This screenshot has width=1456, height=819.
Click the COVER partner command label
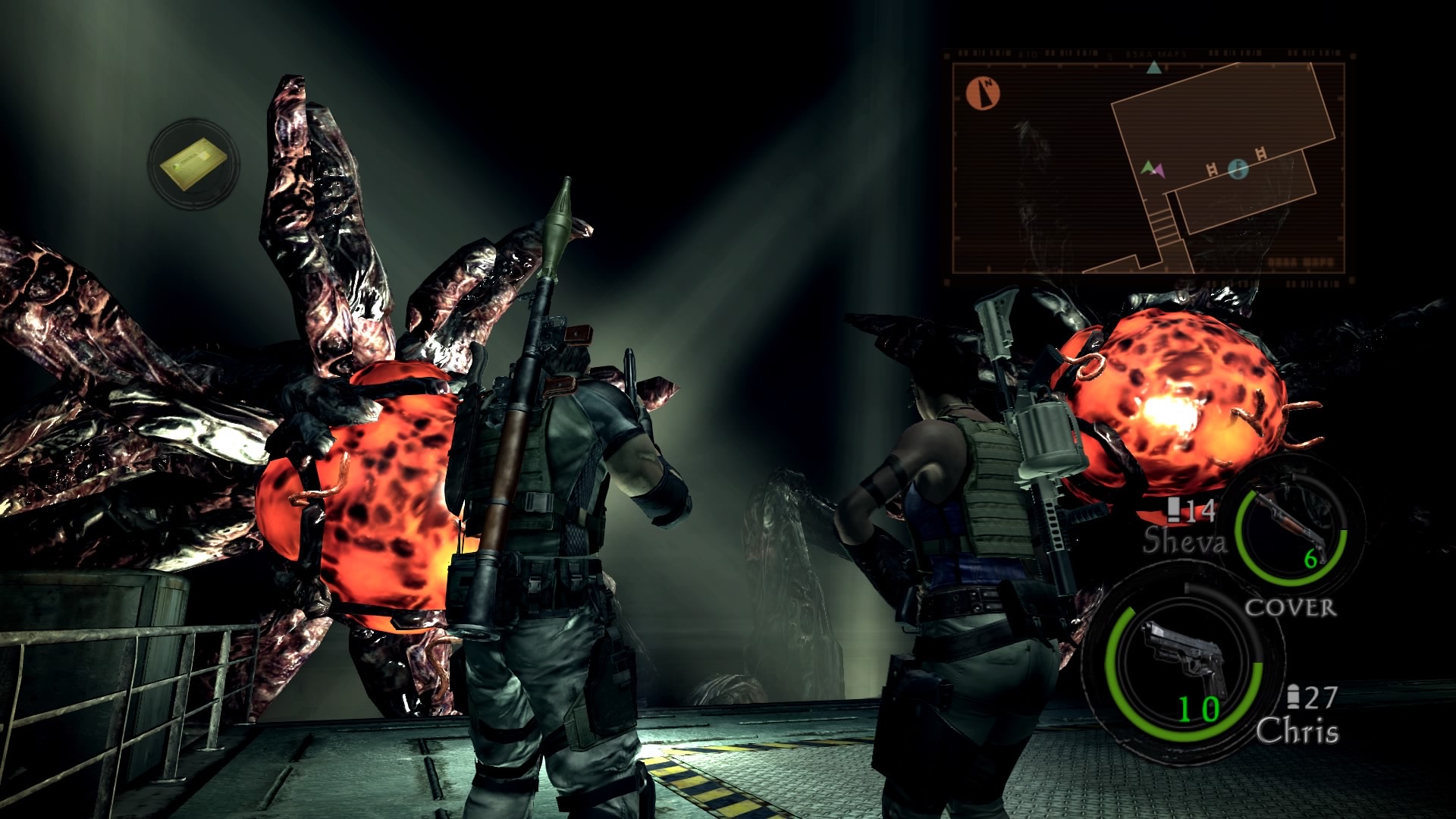coord(1290,607)
